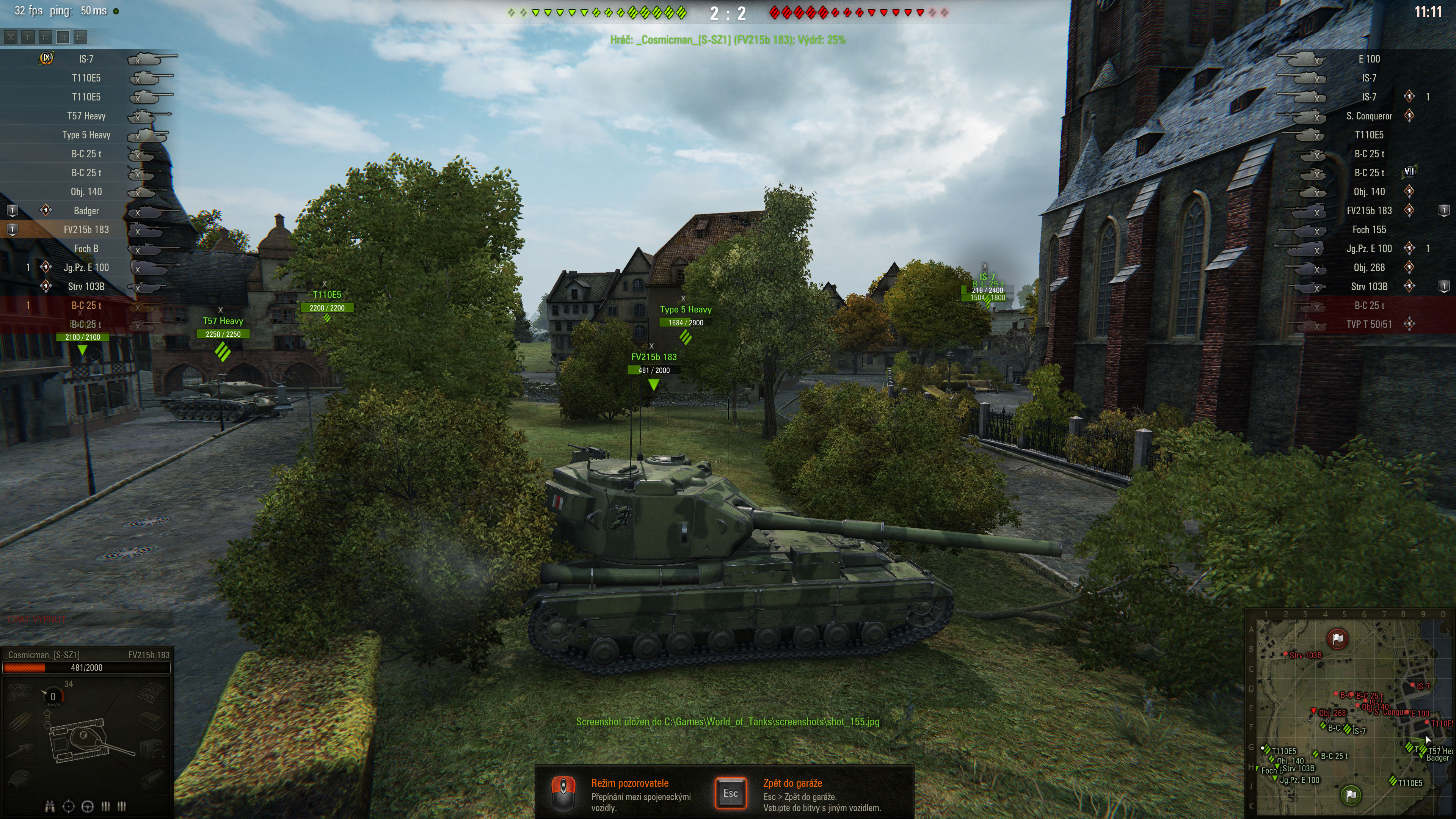Choose Obj. 268 from the enemy list
Viewport: 1456px width, 819px height.
tap(1368, 267)
